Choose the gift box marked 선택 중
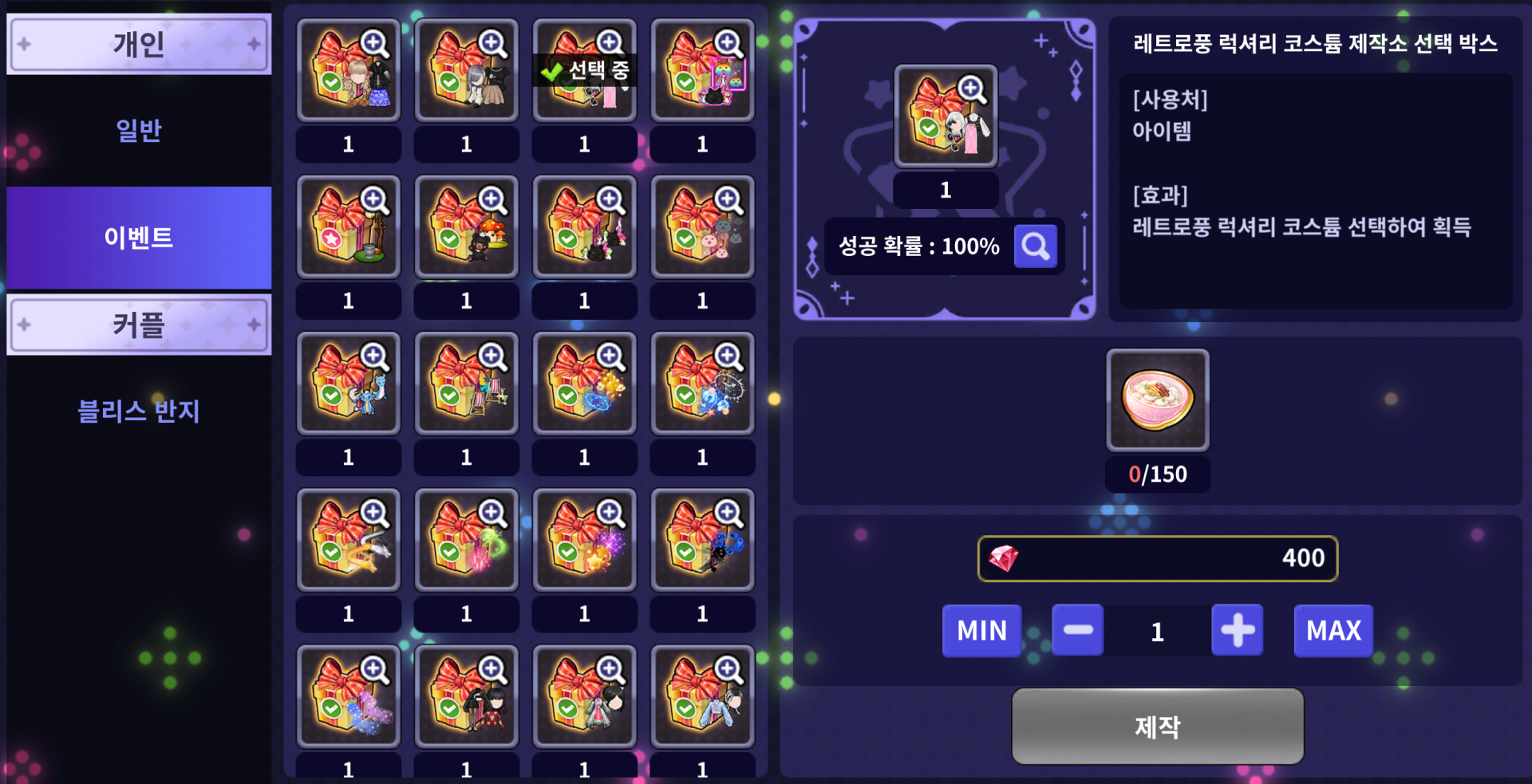The image size is (1532, 784). tap(584, 70)
